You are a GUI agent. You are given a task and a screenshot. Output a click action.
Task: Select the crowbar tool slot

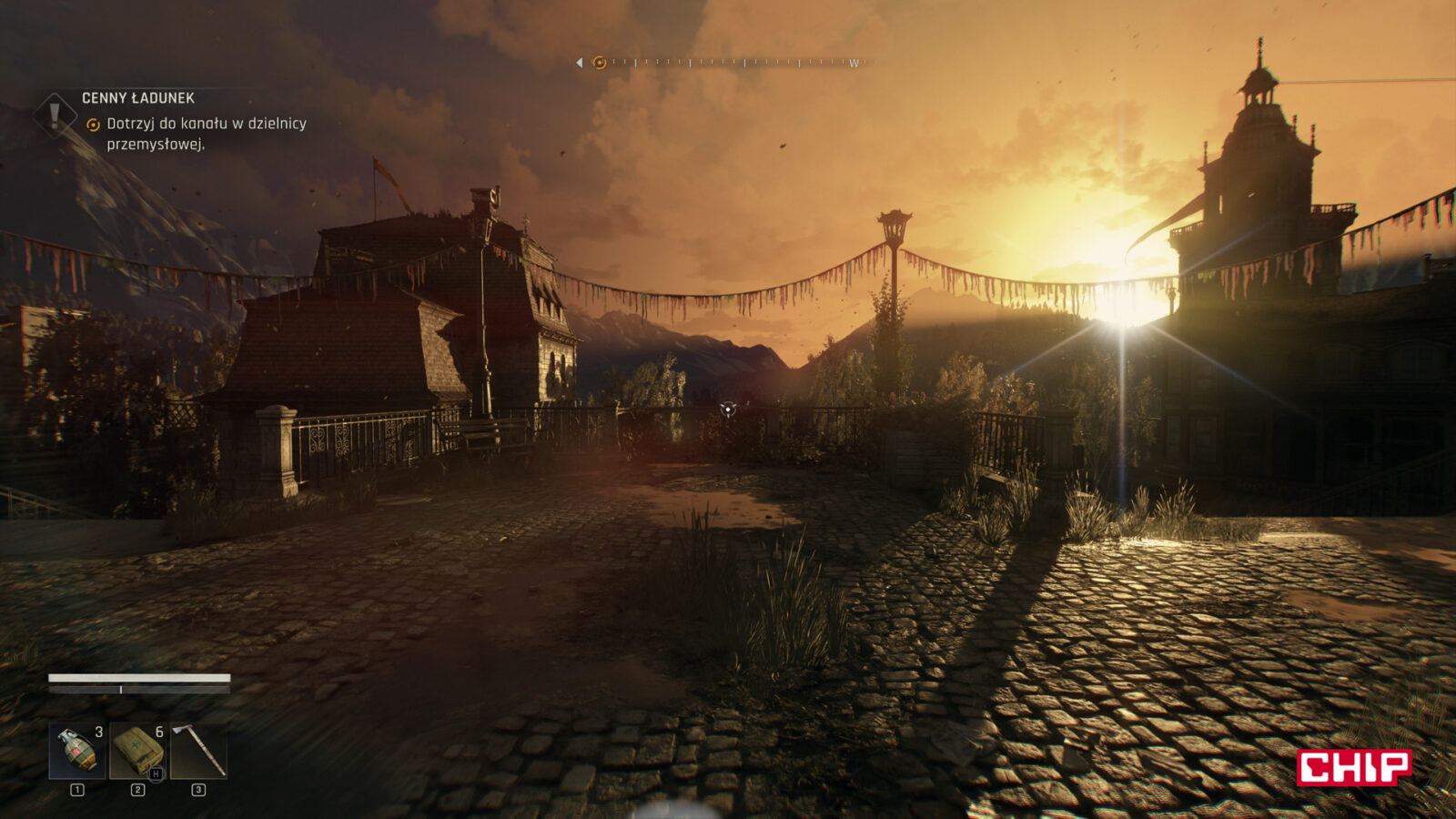click(x=198, y=751)
